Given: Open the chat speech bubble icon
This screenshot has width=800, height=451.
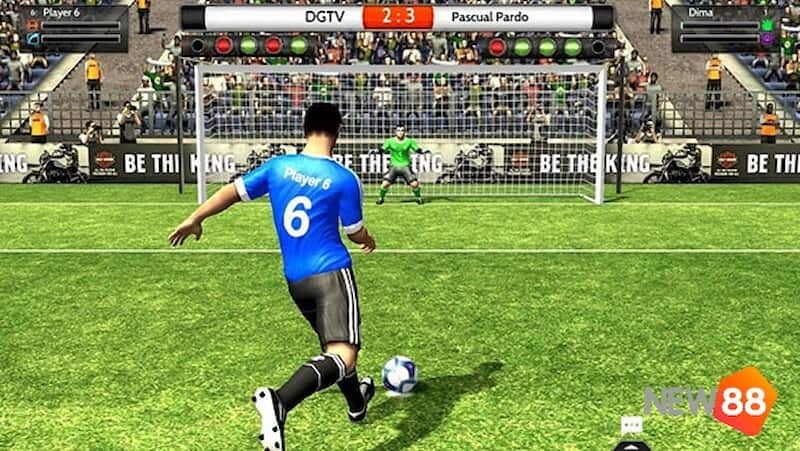Looking at the screenshot, I should tap(631, 425).
